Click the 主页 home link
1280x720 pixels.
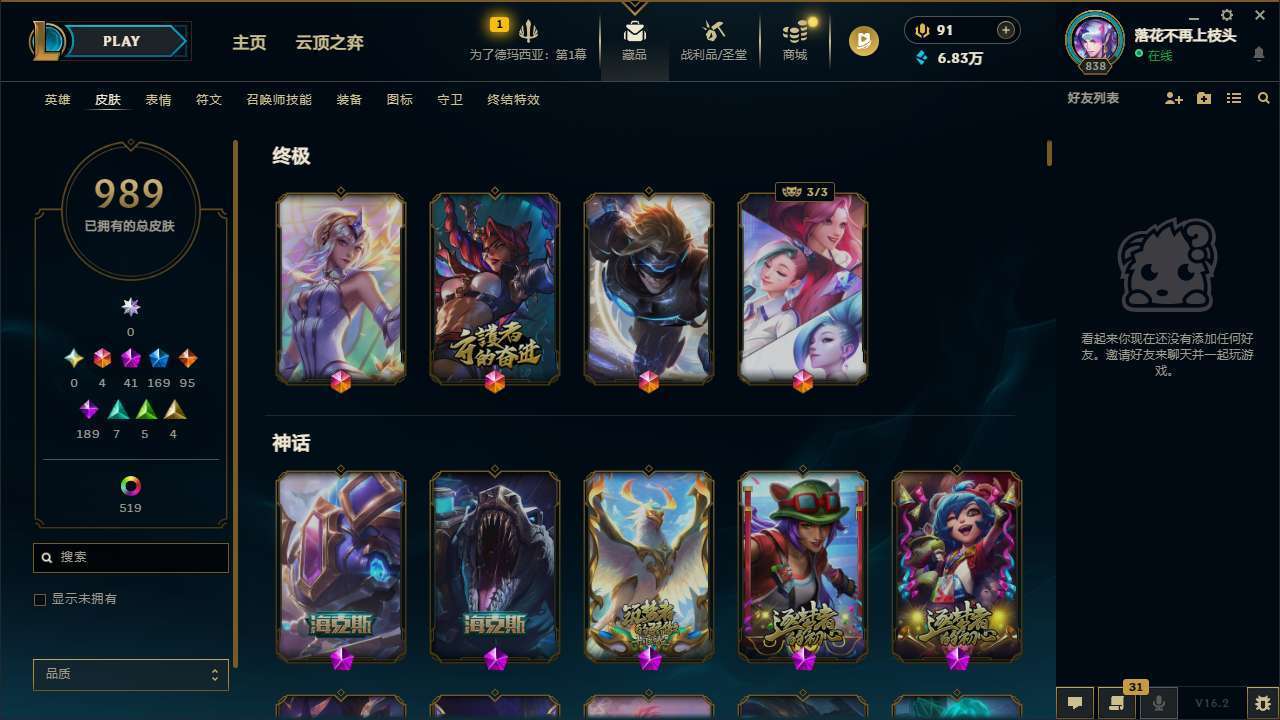tap(248, 42)
